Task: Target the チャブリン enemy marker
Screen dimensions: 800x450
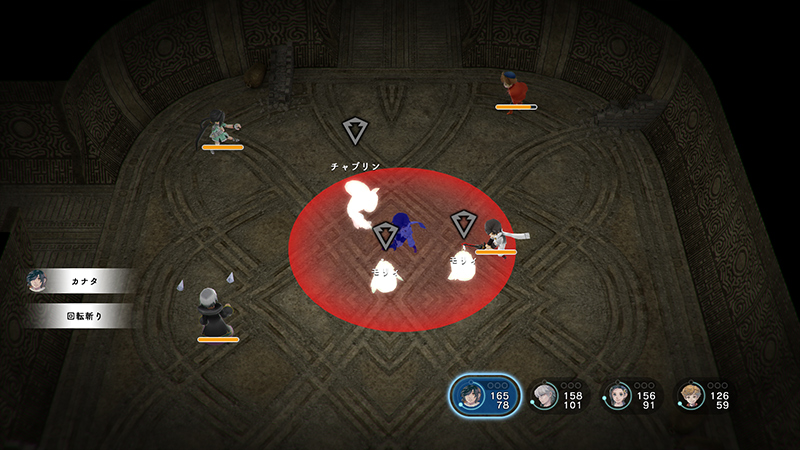Action: tap(355, 131)
